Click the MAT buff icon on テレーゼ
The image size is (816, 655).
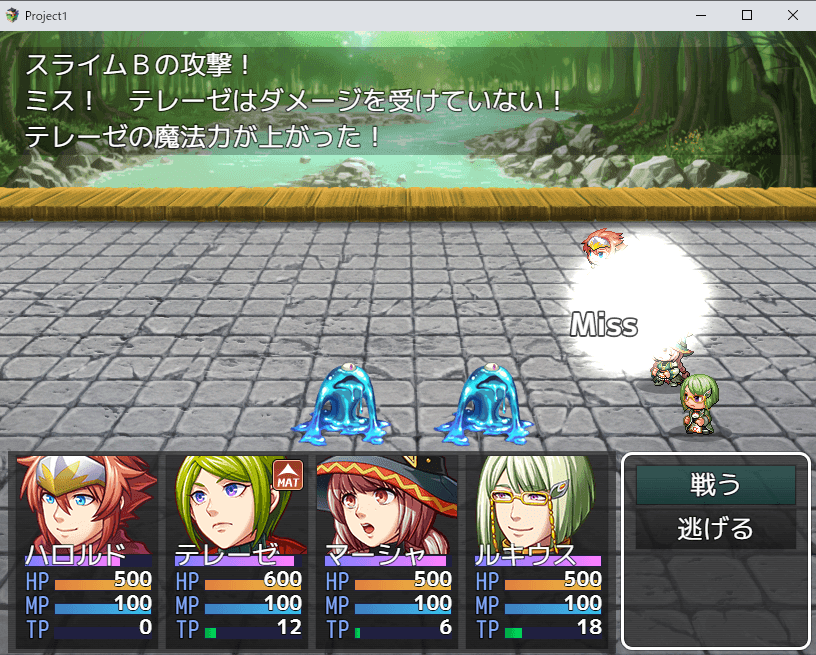point(288,475)
